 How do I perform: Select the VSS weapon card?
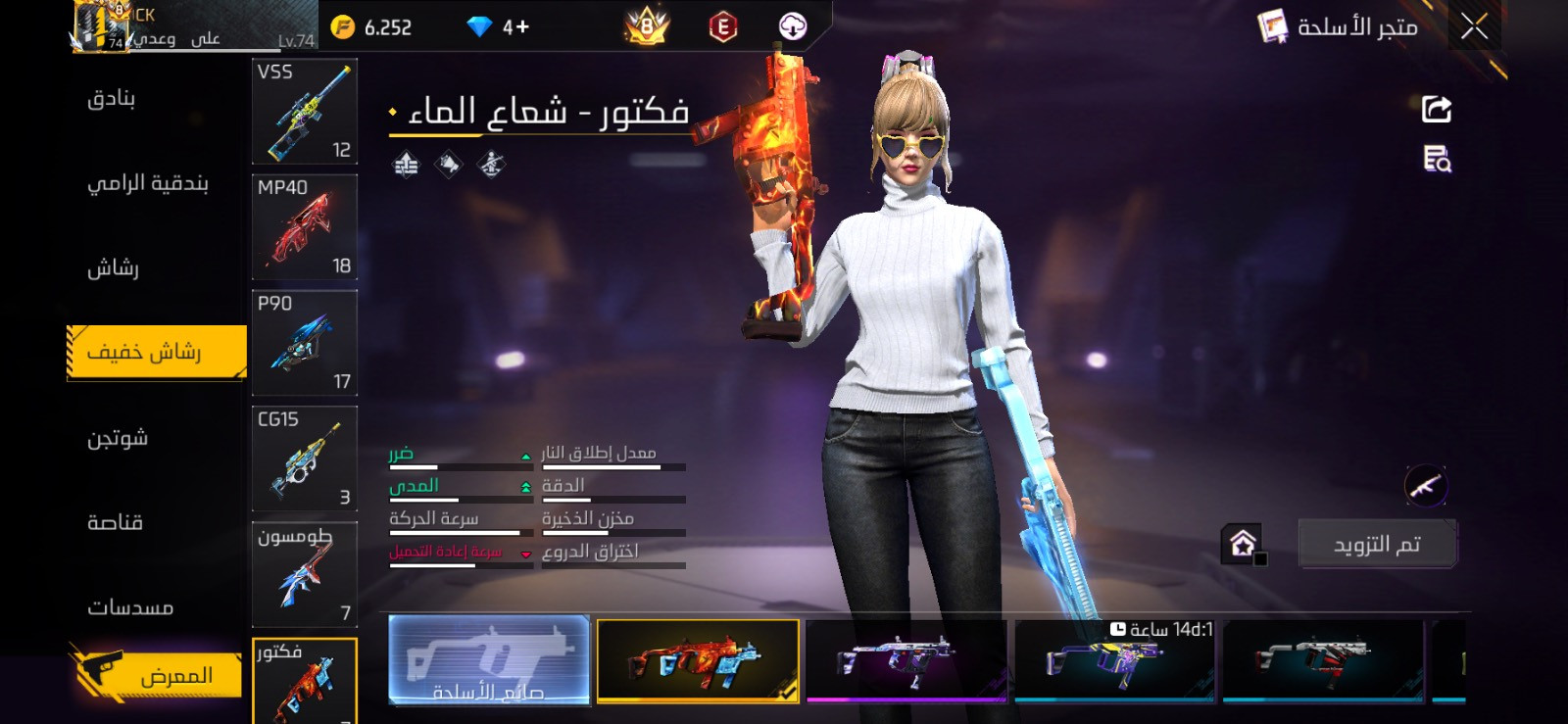(x=304, y=111)
